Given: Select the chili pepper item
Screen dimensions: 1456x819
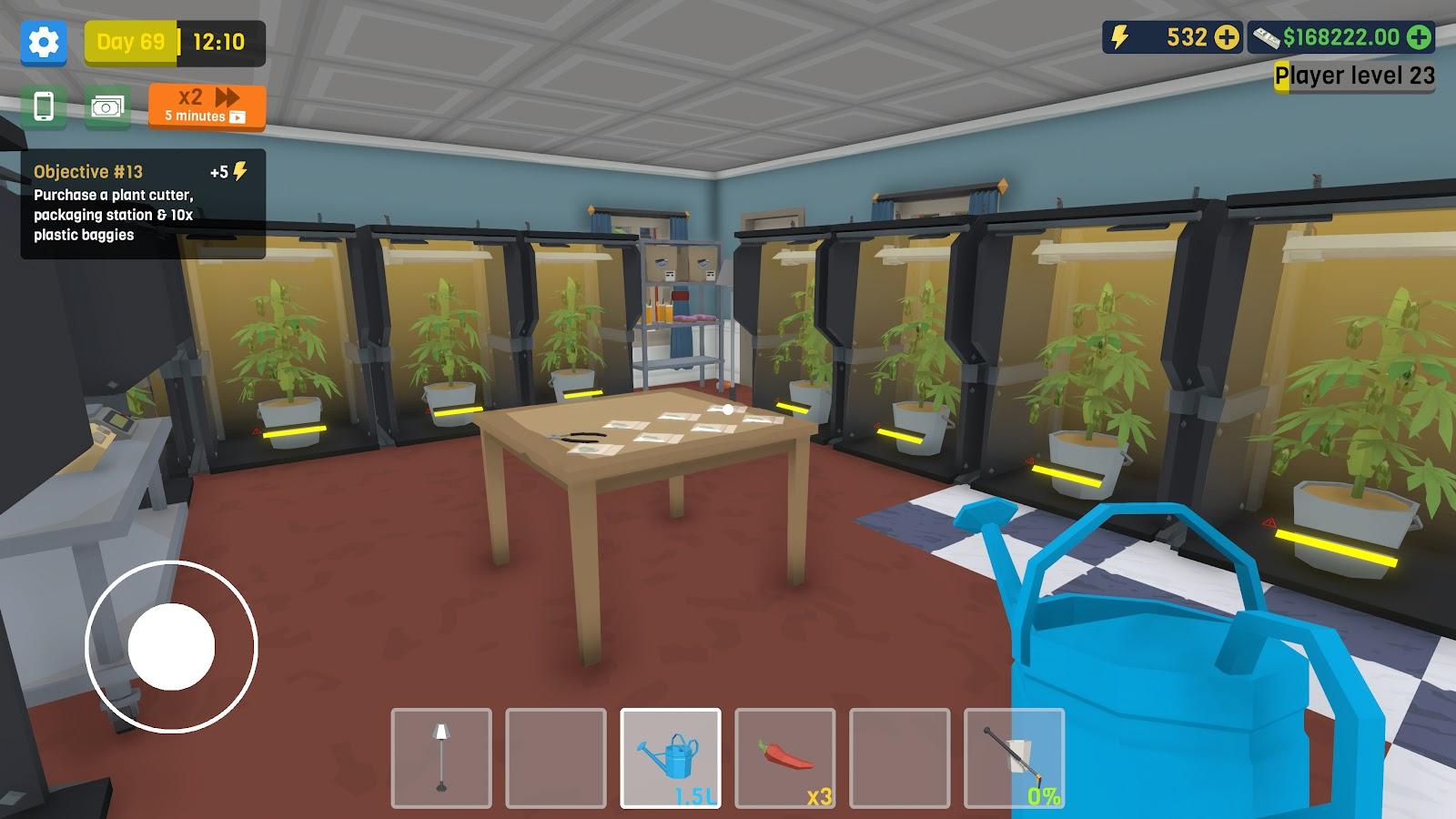Looking at the screenshot, I should [x=787, y=758].
